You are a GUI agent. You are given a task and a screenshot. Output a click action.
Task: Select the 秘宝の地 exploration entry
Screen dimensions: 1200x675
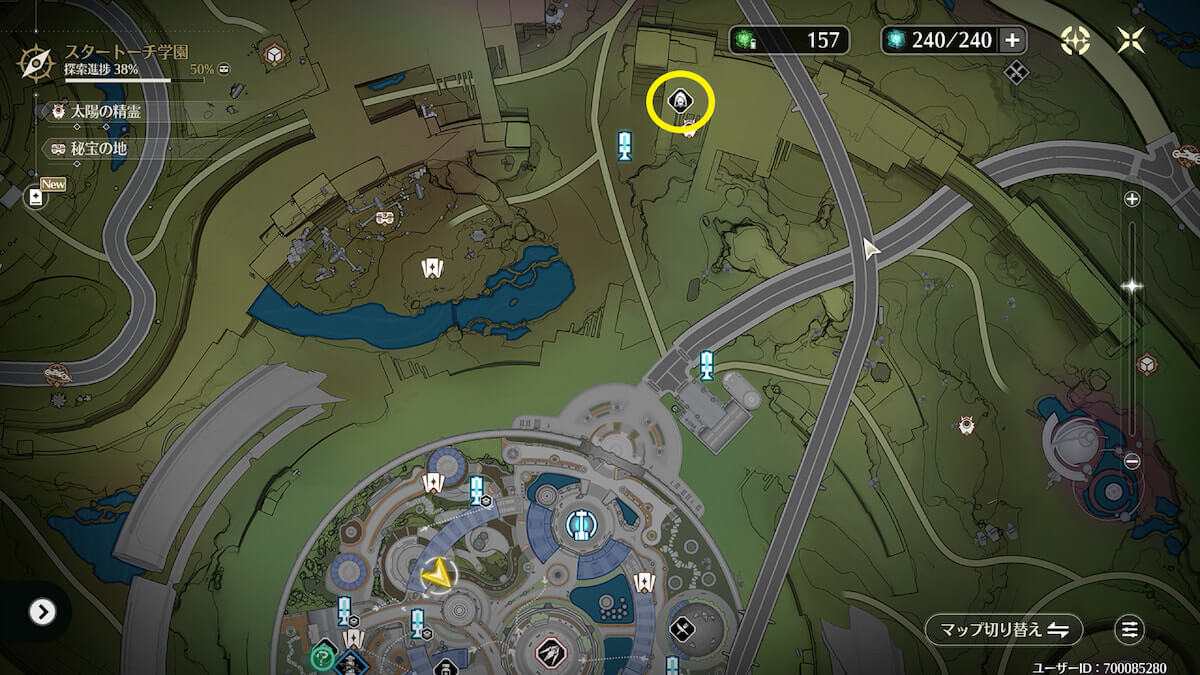click(x=98, y=149)
